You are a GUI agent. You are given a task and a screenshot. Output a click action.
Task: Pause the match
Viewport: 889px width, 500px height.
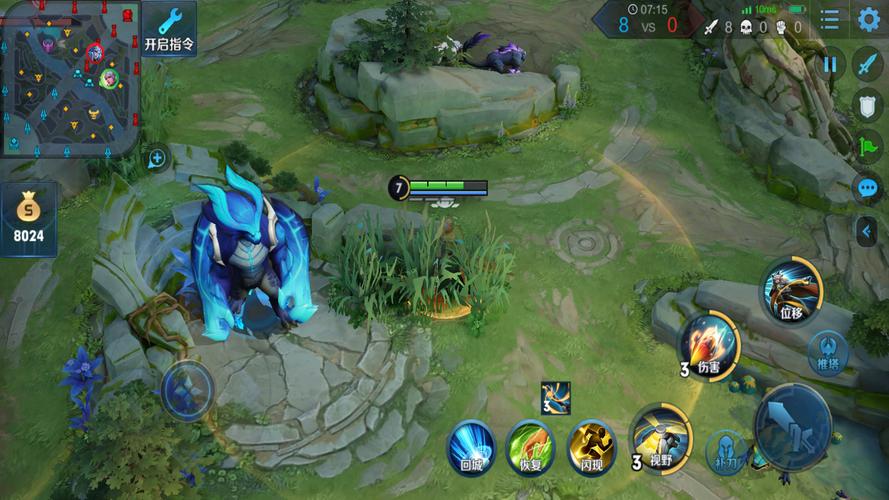pos(830,65)
